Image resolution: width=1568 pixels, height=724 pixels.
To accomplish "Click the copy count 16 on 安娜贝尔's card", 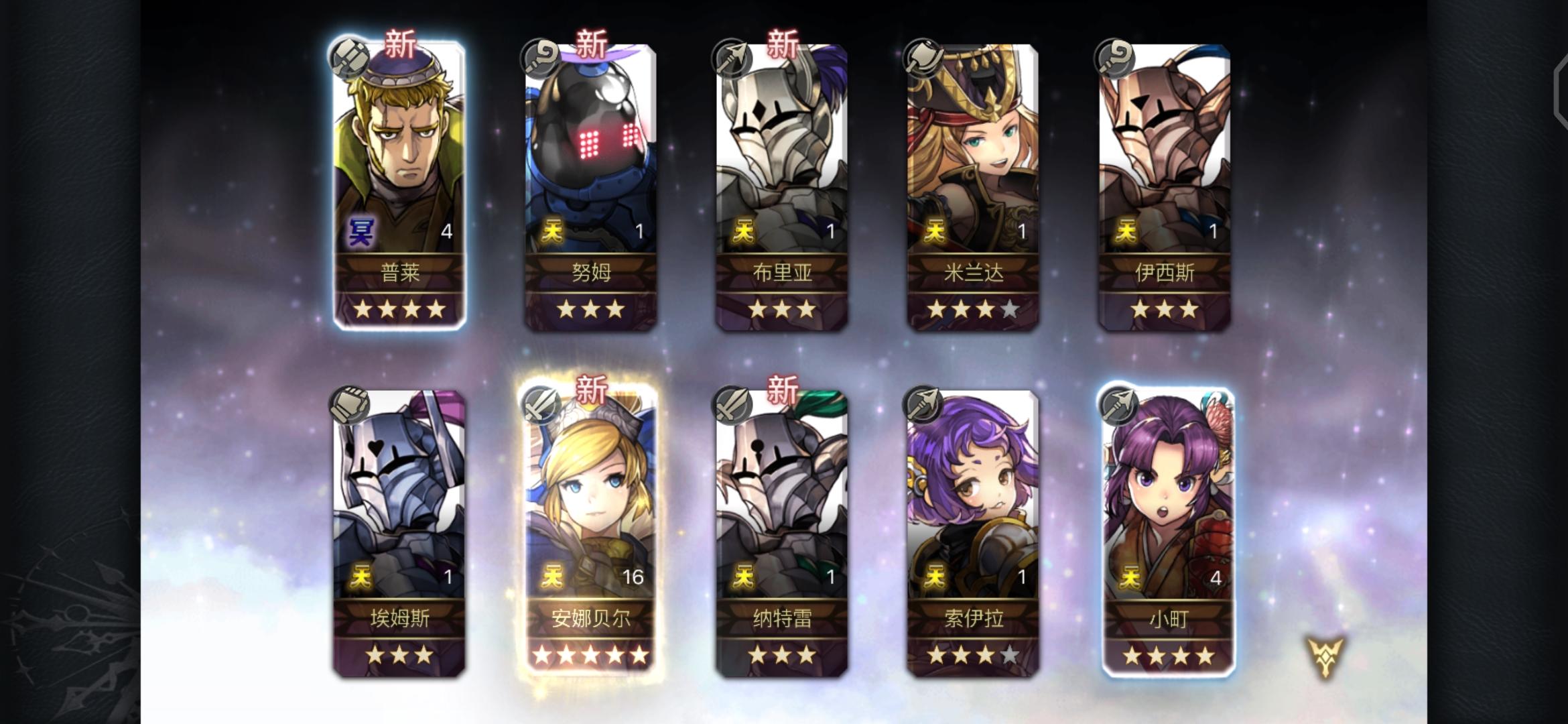I will pos(633,576).
